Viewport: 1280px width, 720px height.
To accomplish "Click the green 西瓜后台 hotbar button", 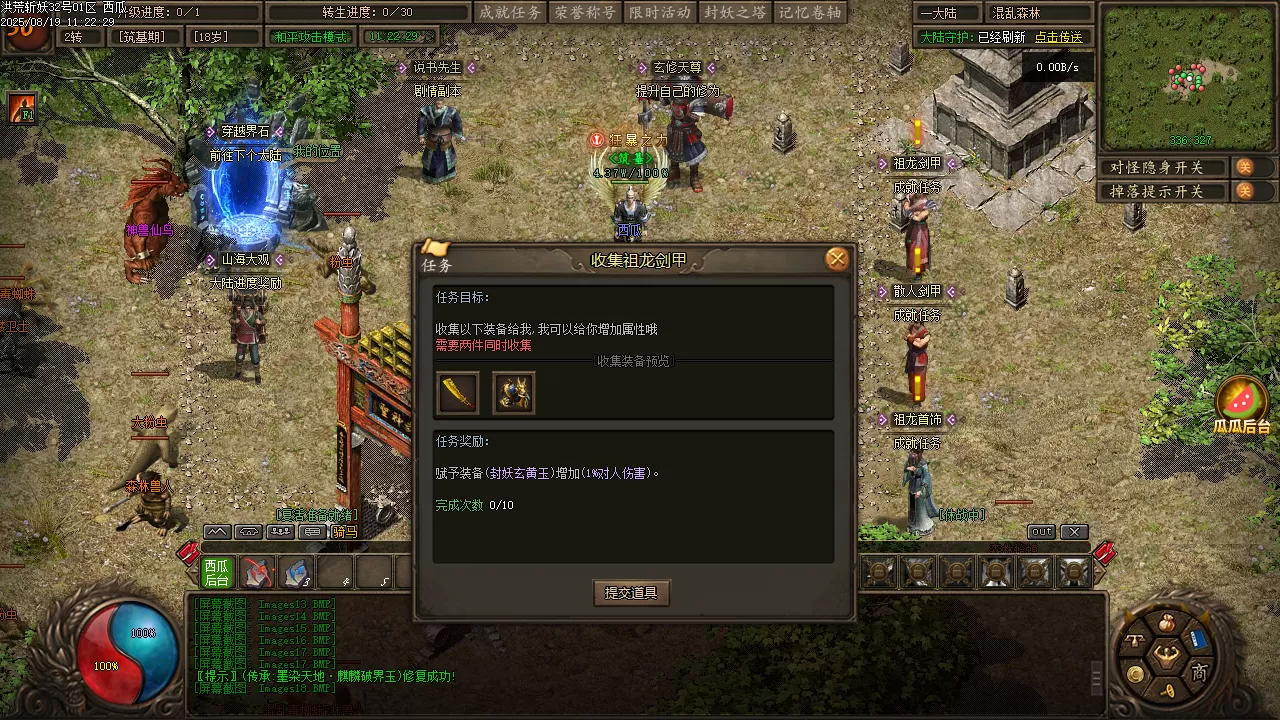I will click(x=217, y=573).
